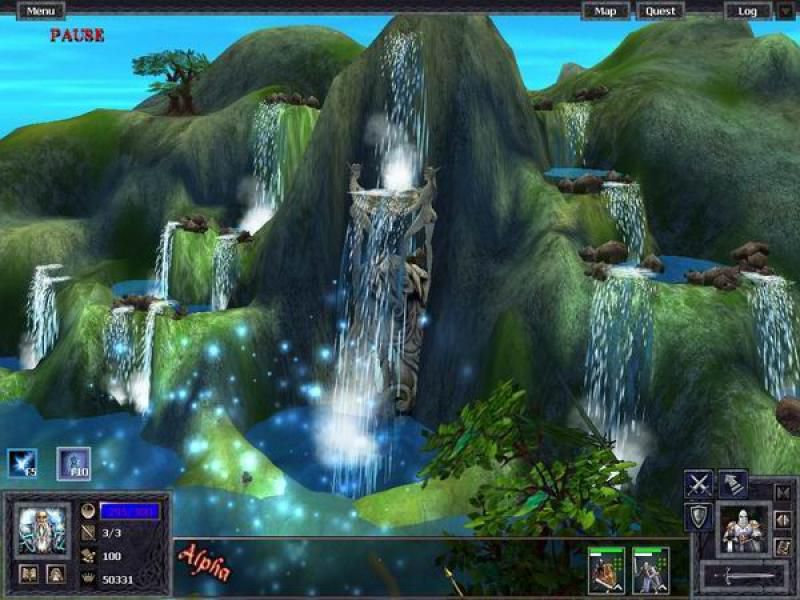Choose the crossed swords attack command

tap(698, 484)
